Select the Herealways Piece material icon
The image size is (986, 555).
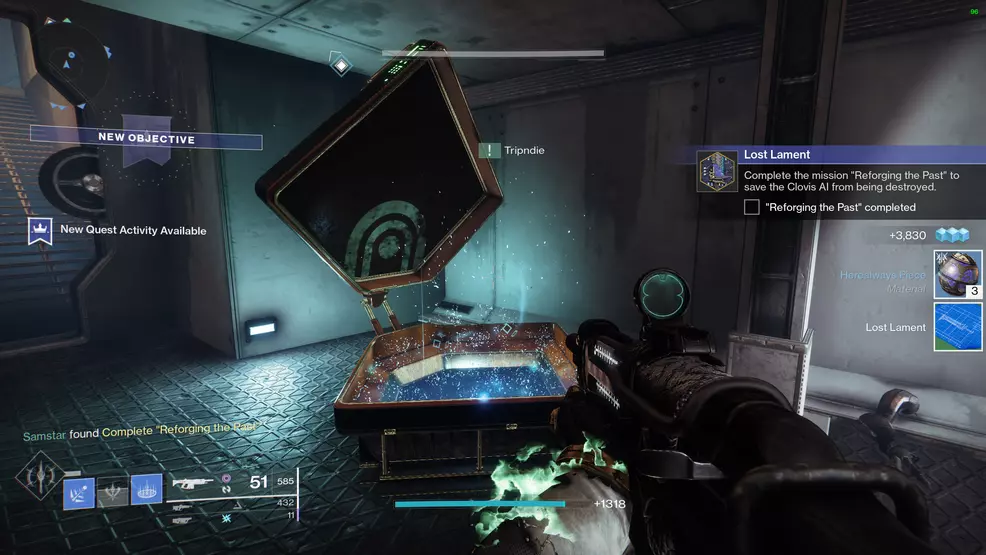point(957,274)
